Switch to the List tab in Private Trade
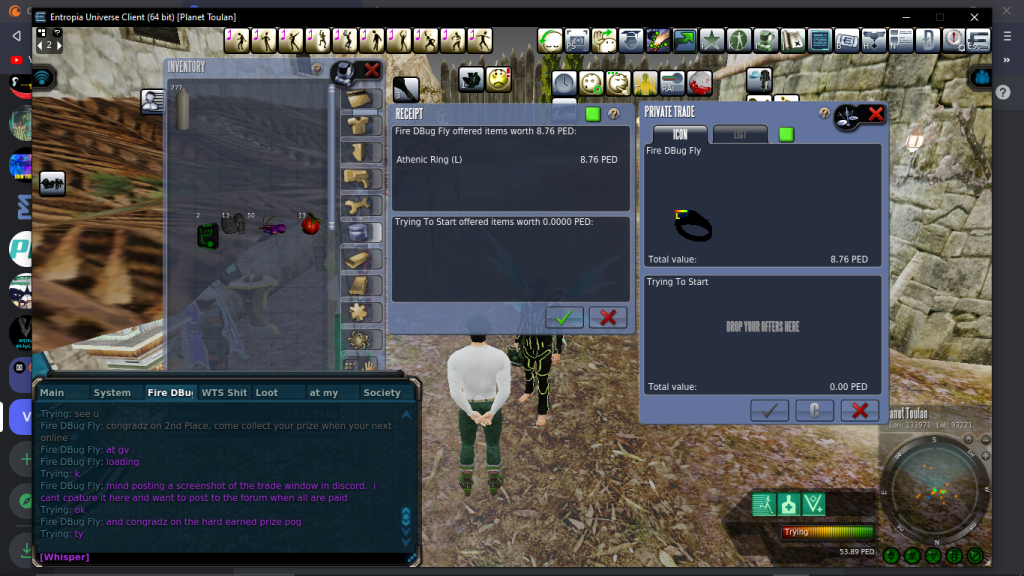Image resolution: width=1024 pixels, height=576 pixels. coord(740,134)
